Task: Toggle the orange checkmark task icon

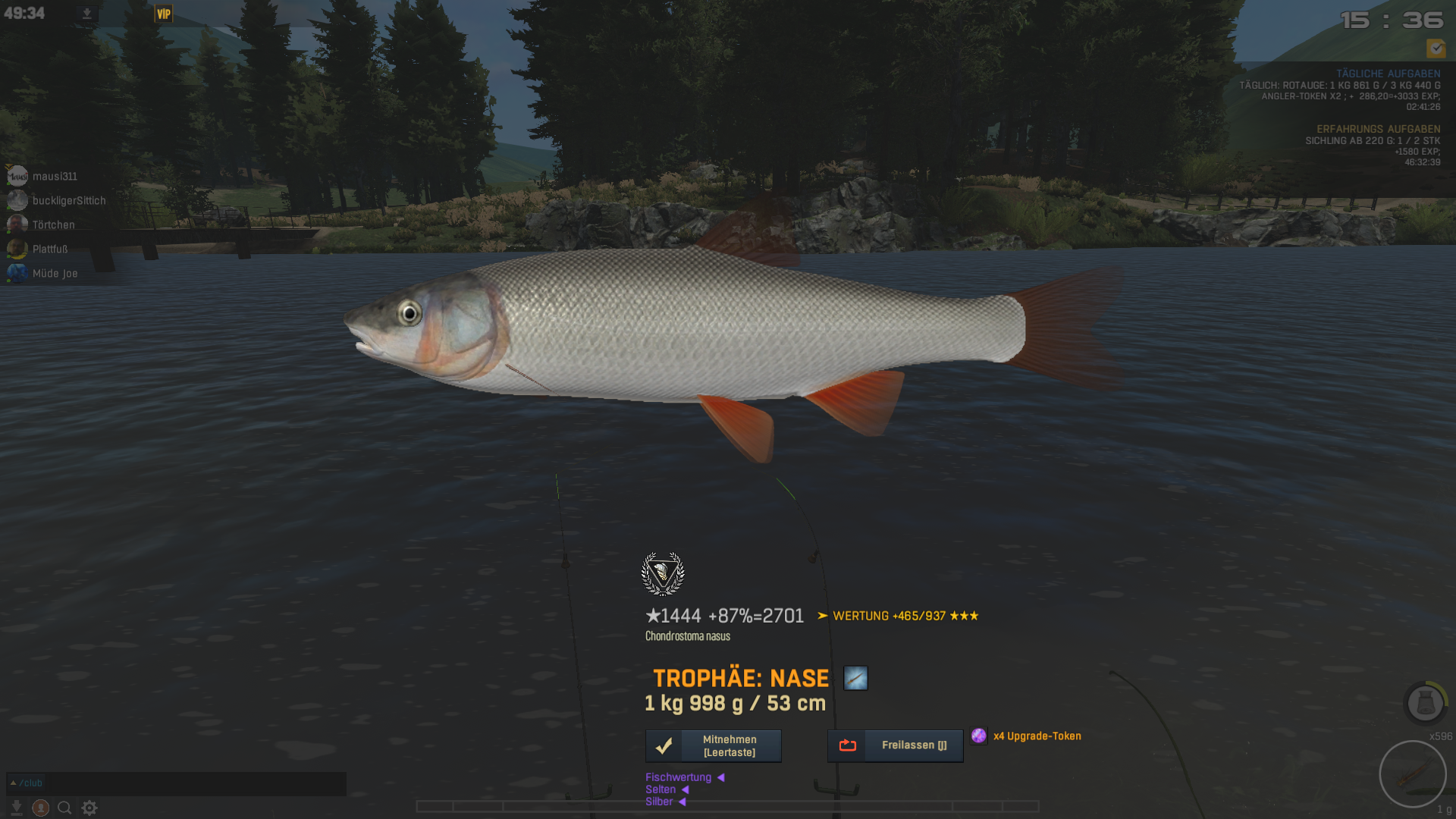Action: click(1436, 49)
